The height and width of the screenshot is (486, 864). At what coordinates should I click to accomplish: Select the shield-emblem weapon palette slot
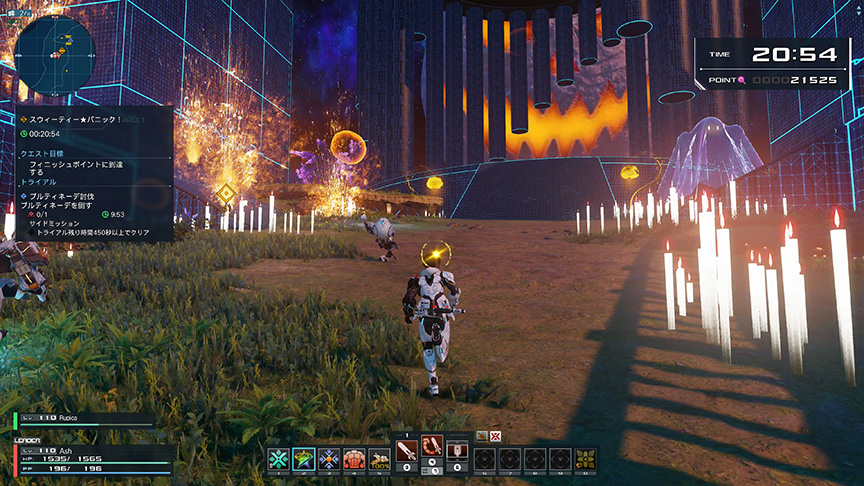(x=457, y=448)
